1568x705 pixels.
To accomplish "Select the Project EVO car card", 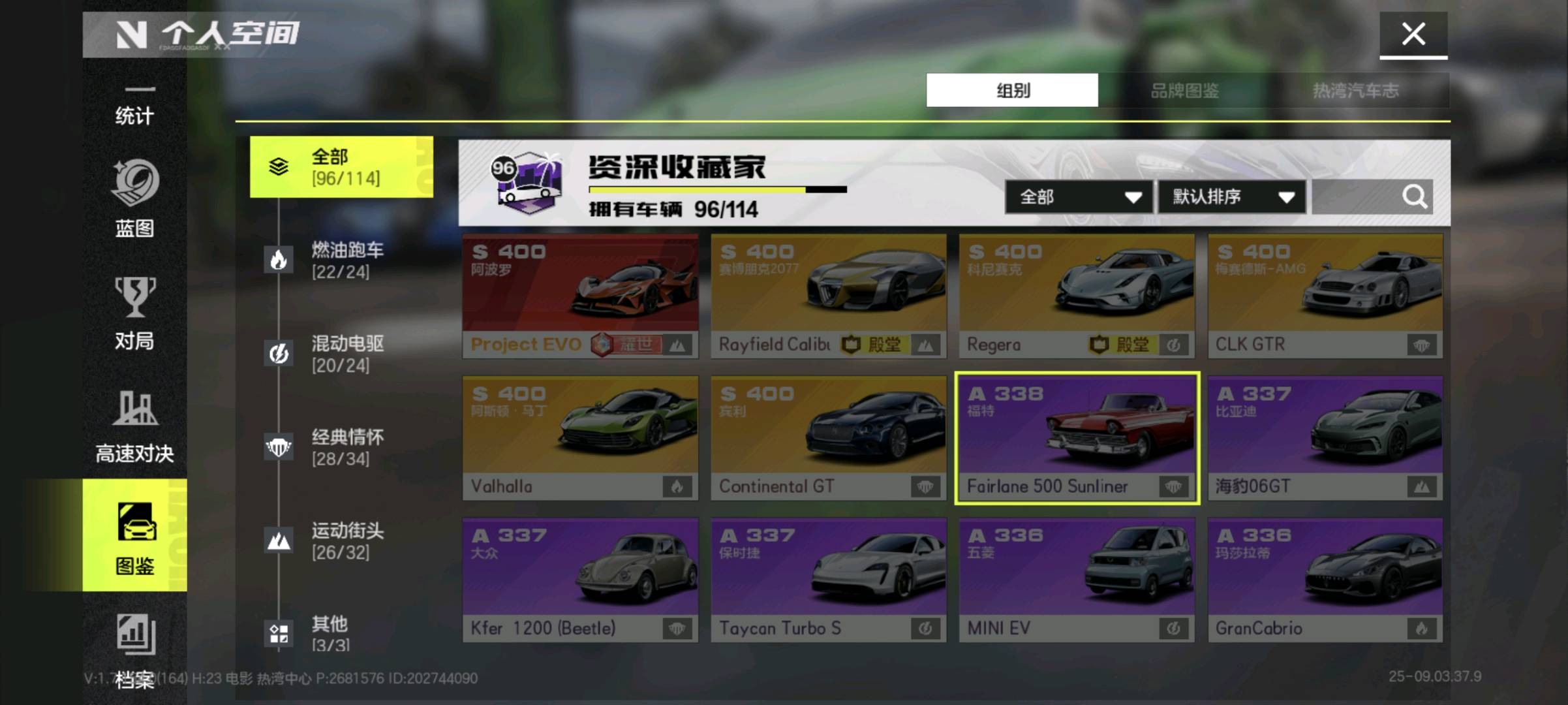I will point(580,296).
